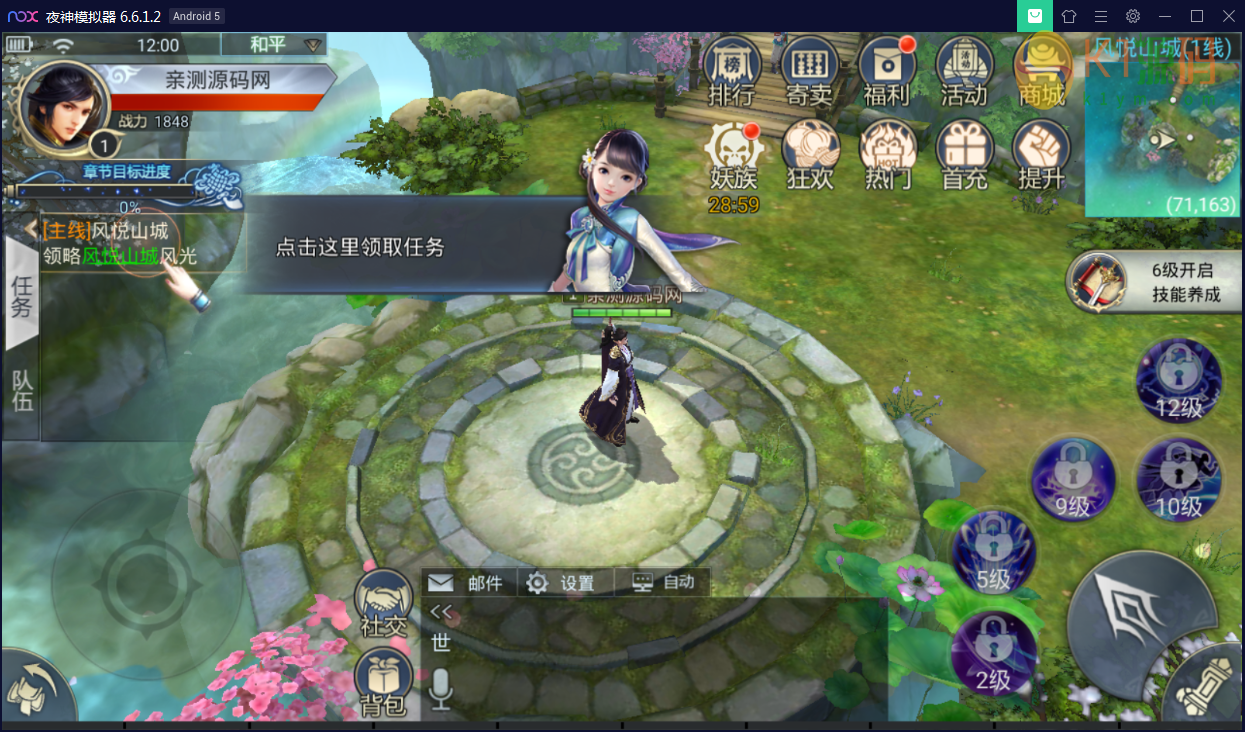The width and height of the screenshot is (1245, 732).
Task: Open the 设置 settings button
Action: (562, 583)
